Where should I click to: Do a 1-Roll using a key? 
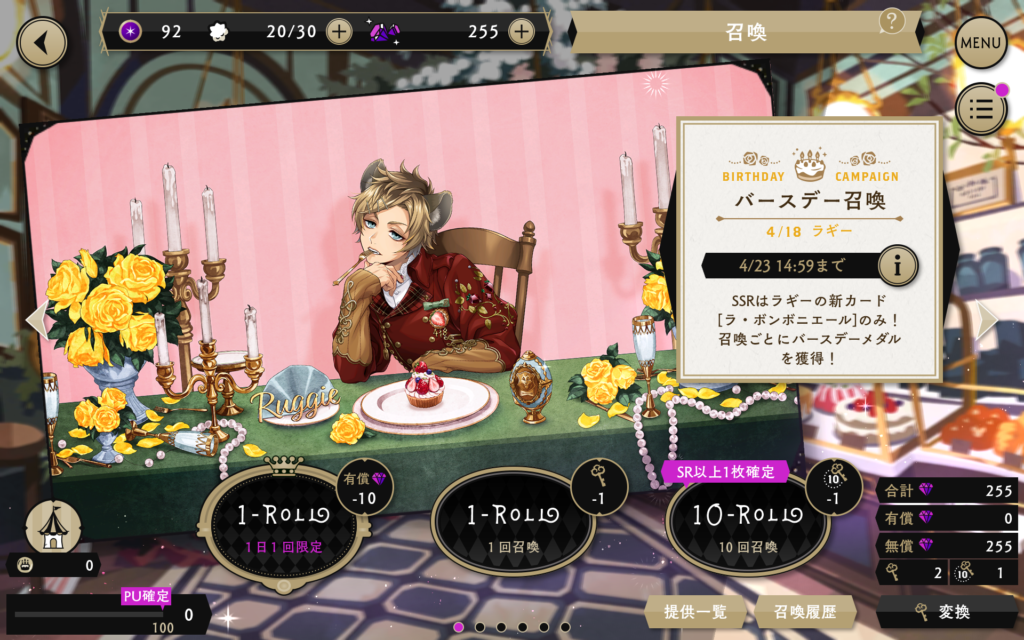[x=512, y=523]
